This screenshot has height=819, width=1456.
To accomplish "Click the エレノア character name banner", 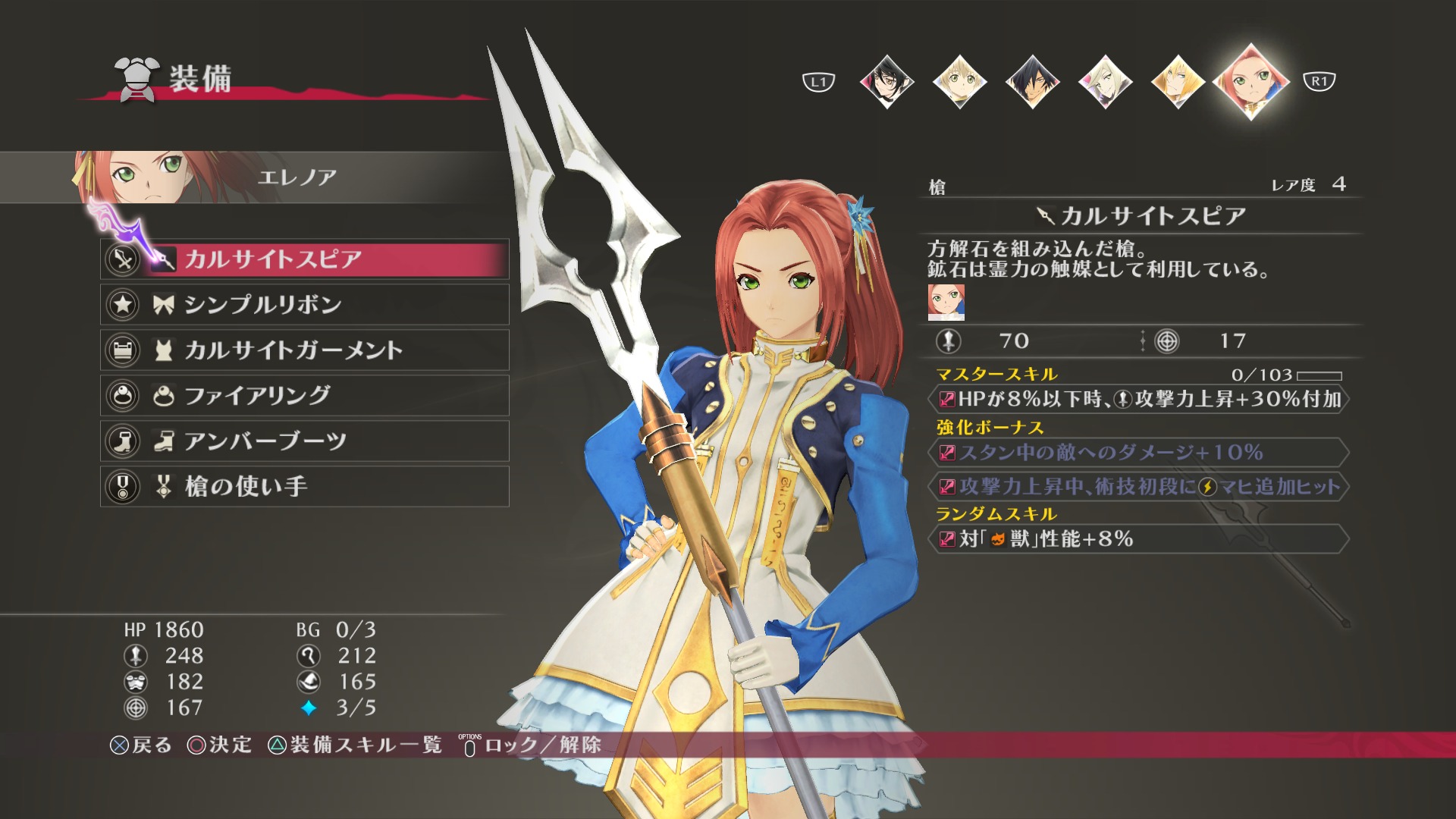I will tap(297, 177).
